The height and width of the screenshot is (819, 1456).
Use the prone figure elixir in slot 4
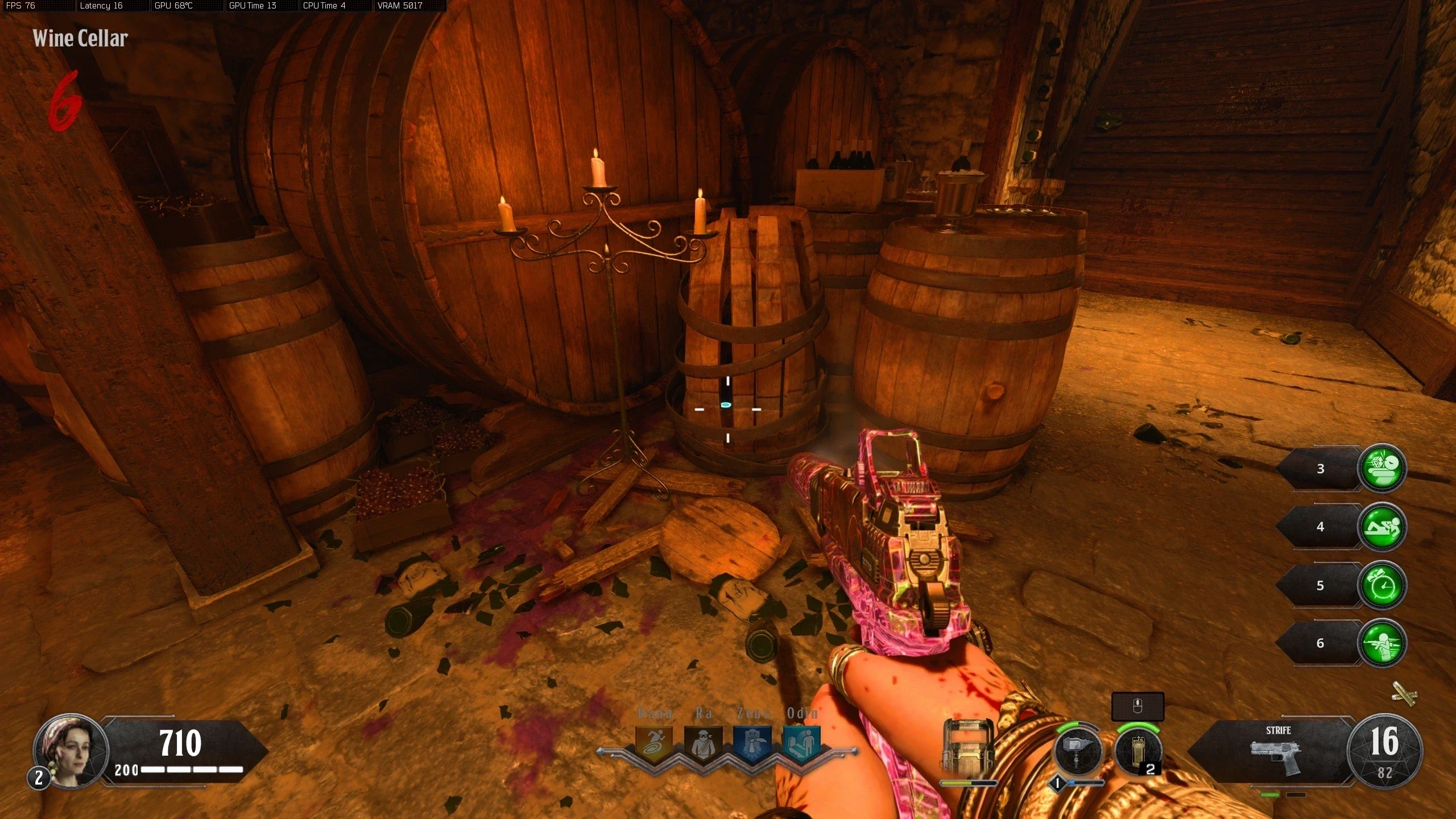[x=1381, y=527]
